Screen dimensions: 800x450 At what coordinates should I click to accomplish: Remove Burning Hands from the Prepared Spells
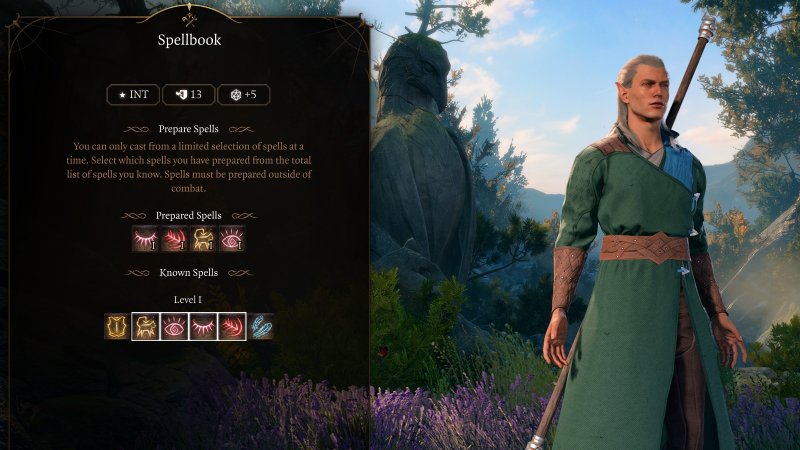coord(174,239)
